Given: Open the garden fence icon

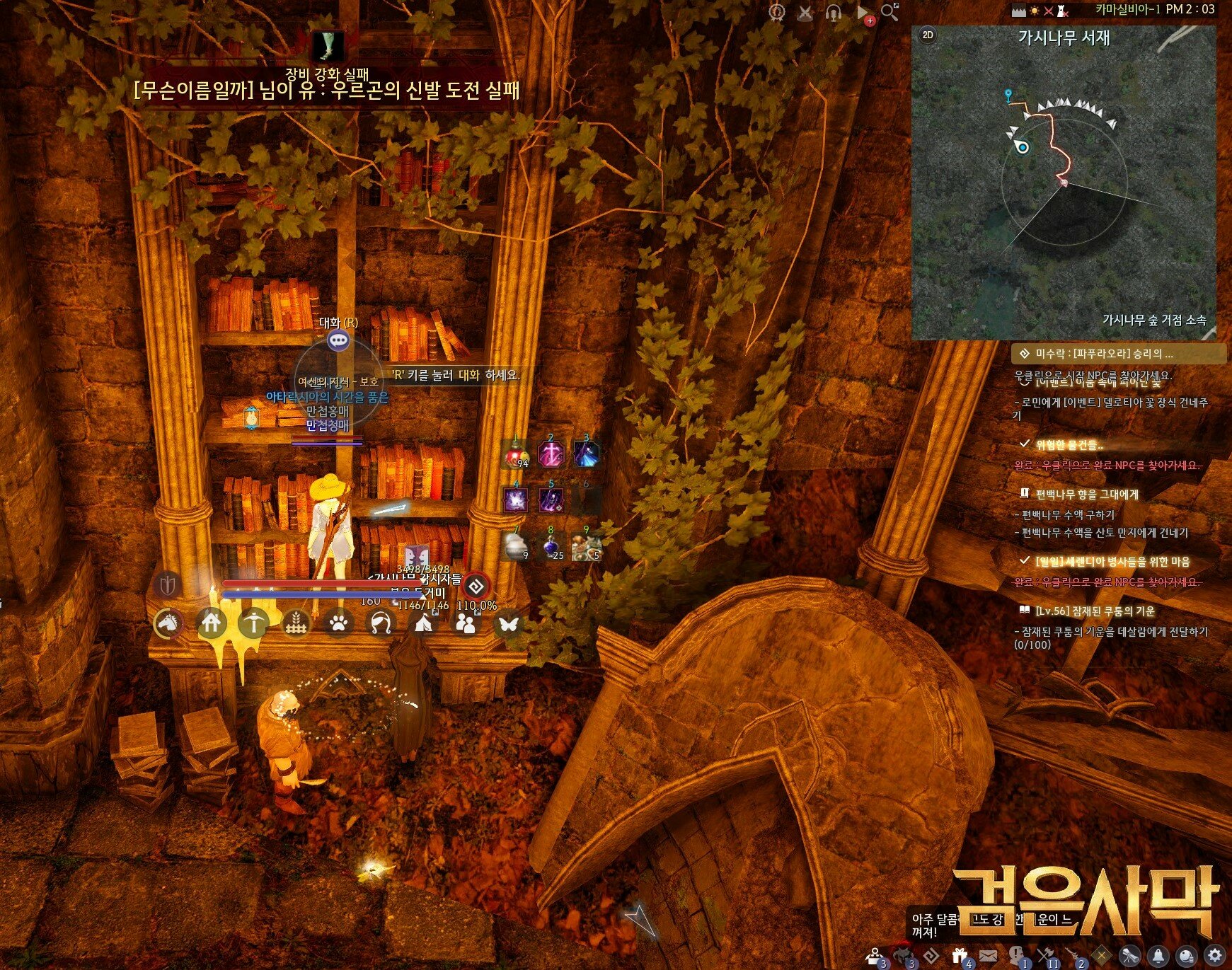Looking at the screenshot, I should 297,623.
